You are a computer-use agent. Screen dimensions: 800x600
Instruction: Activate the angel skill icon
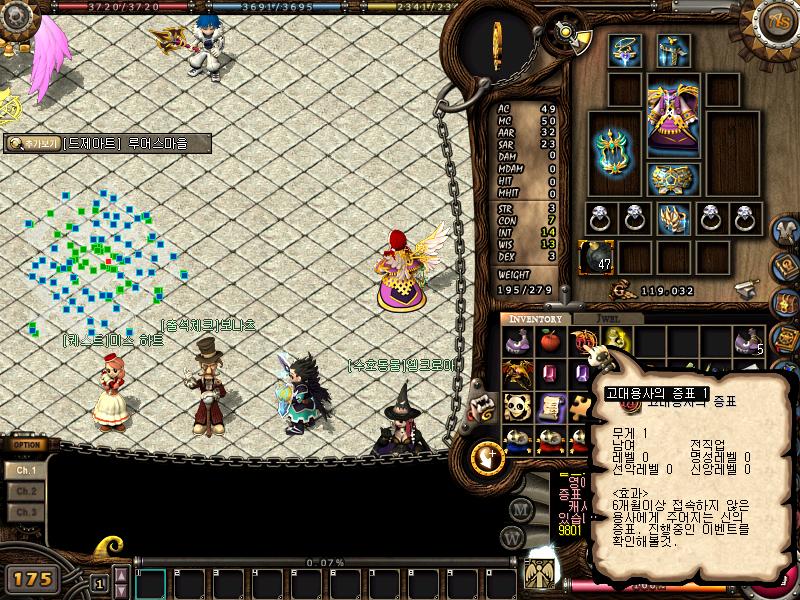541,573
